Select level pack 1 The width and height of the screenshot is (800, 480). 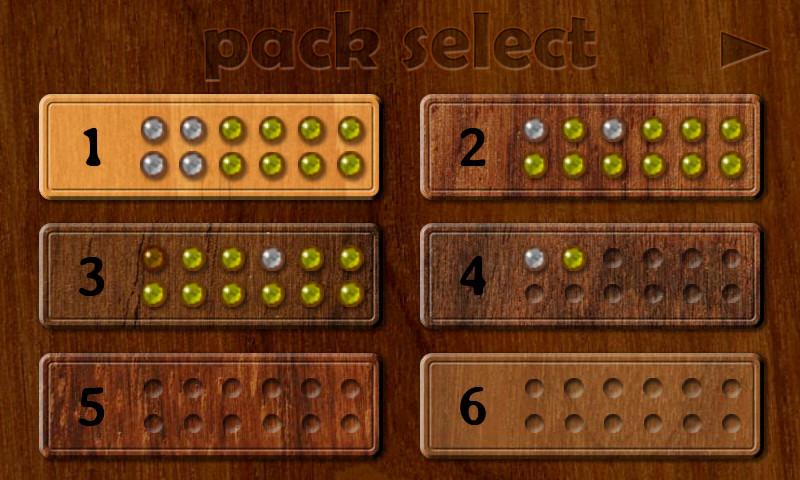[x=209, y=147]
